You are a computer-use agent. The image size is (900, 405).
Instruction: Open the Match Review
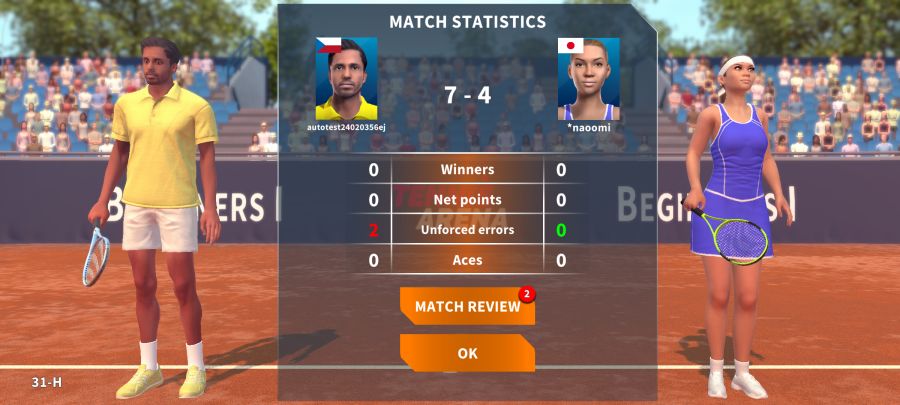point(467,306)
